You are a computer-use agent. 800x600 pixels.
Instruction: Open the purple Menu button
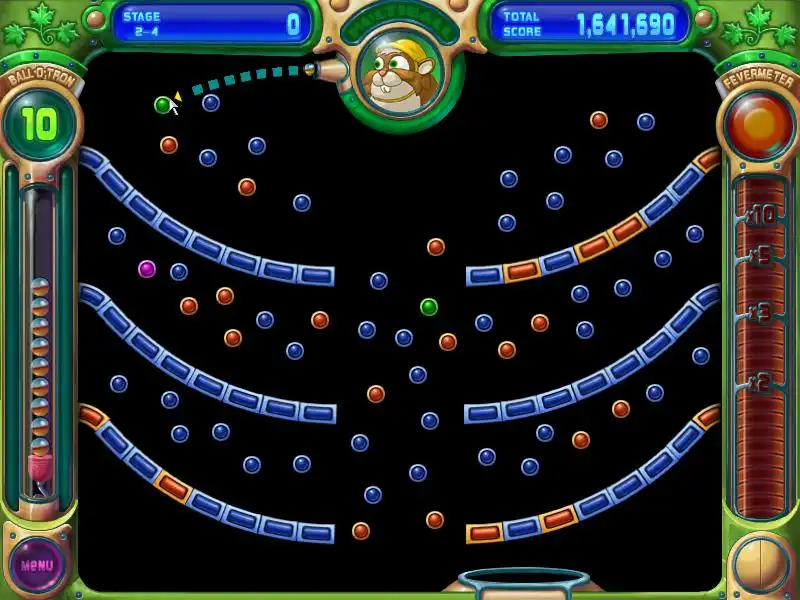coord(37,565)
